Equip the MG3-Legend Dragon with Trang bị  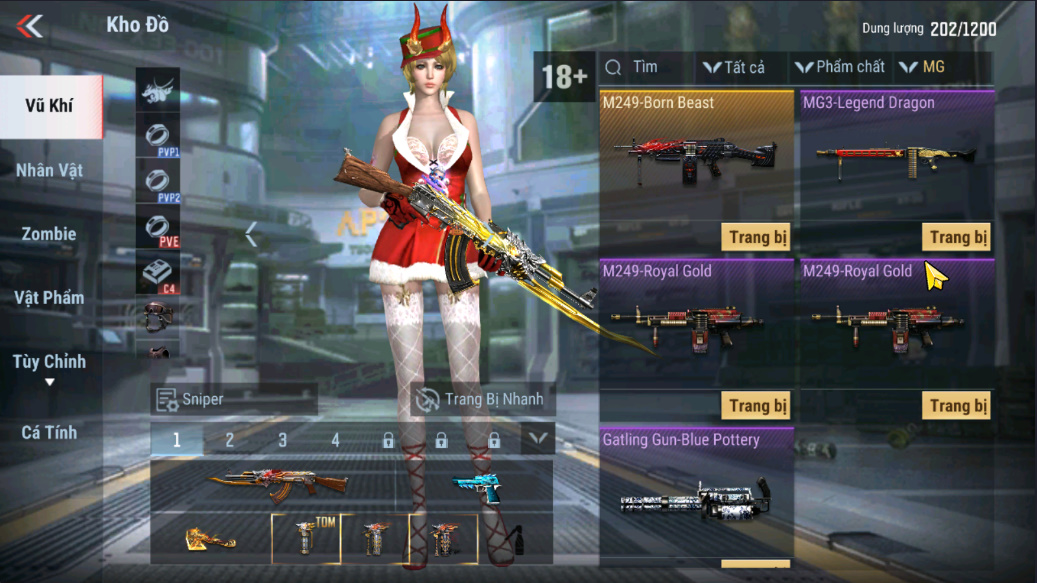pyautogui.click(x=956, y=237)
